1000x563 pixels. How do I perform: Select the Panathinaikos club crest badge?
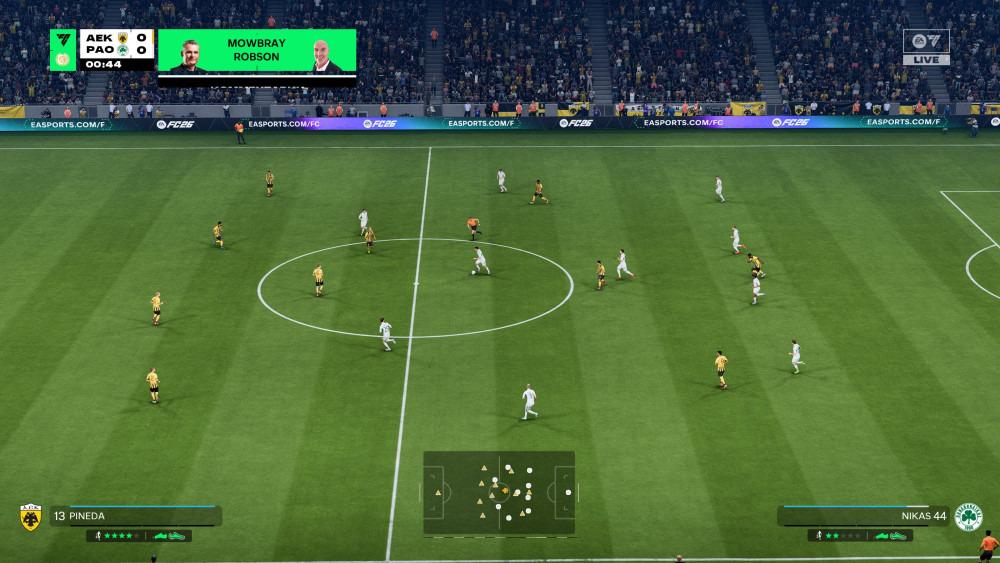tap(968, 517)
